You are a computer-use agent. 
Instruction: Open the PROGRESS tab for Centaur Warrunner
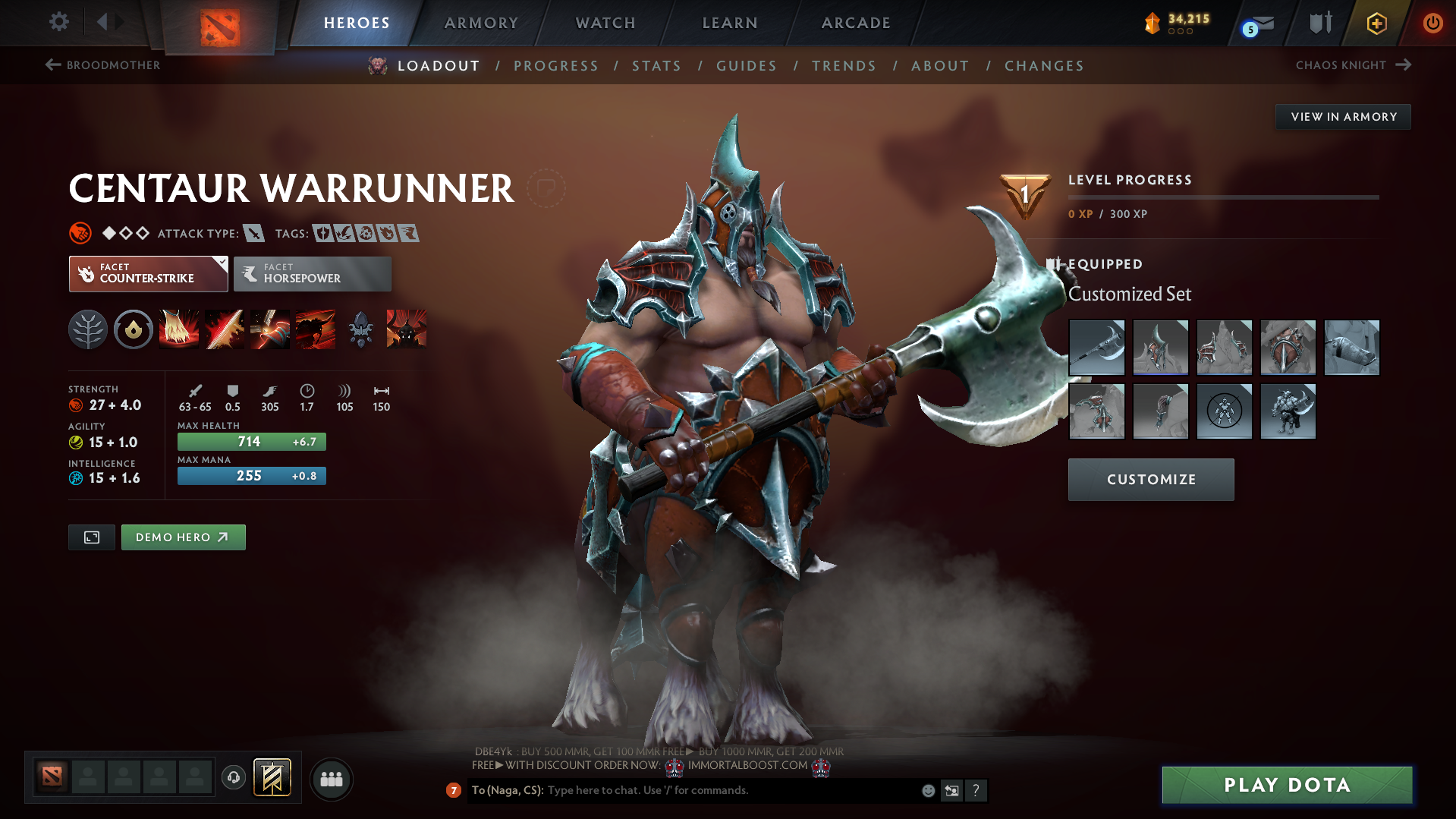tap(555, 66)
